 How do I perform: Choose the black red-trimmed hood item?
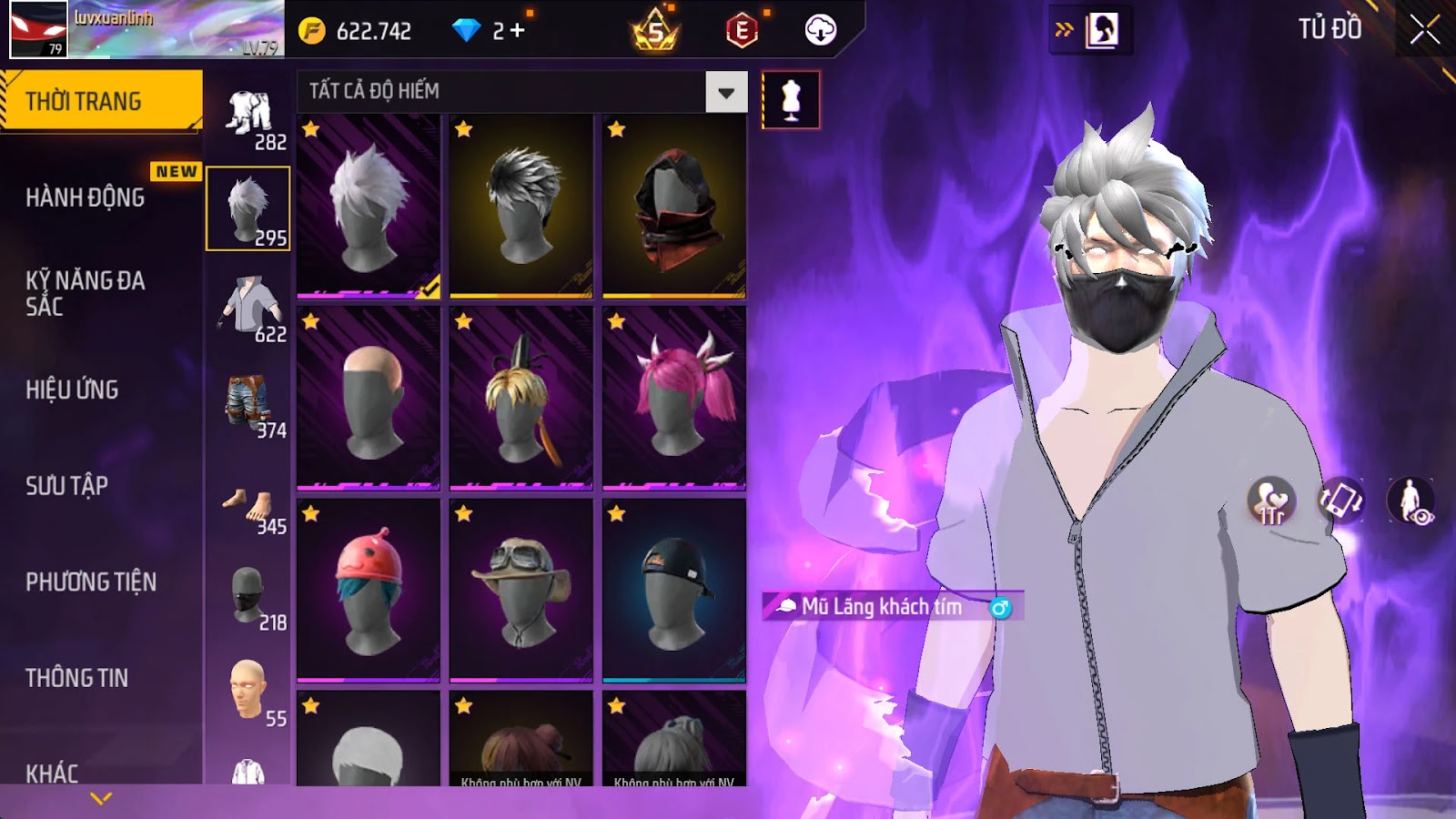(673, 207)
